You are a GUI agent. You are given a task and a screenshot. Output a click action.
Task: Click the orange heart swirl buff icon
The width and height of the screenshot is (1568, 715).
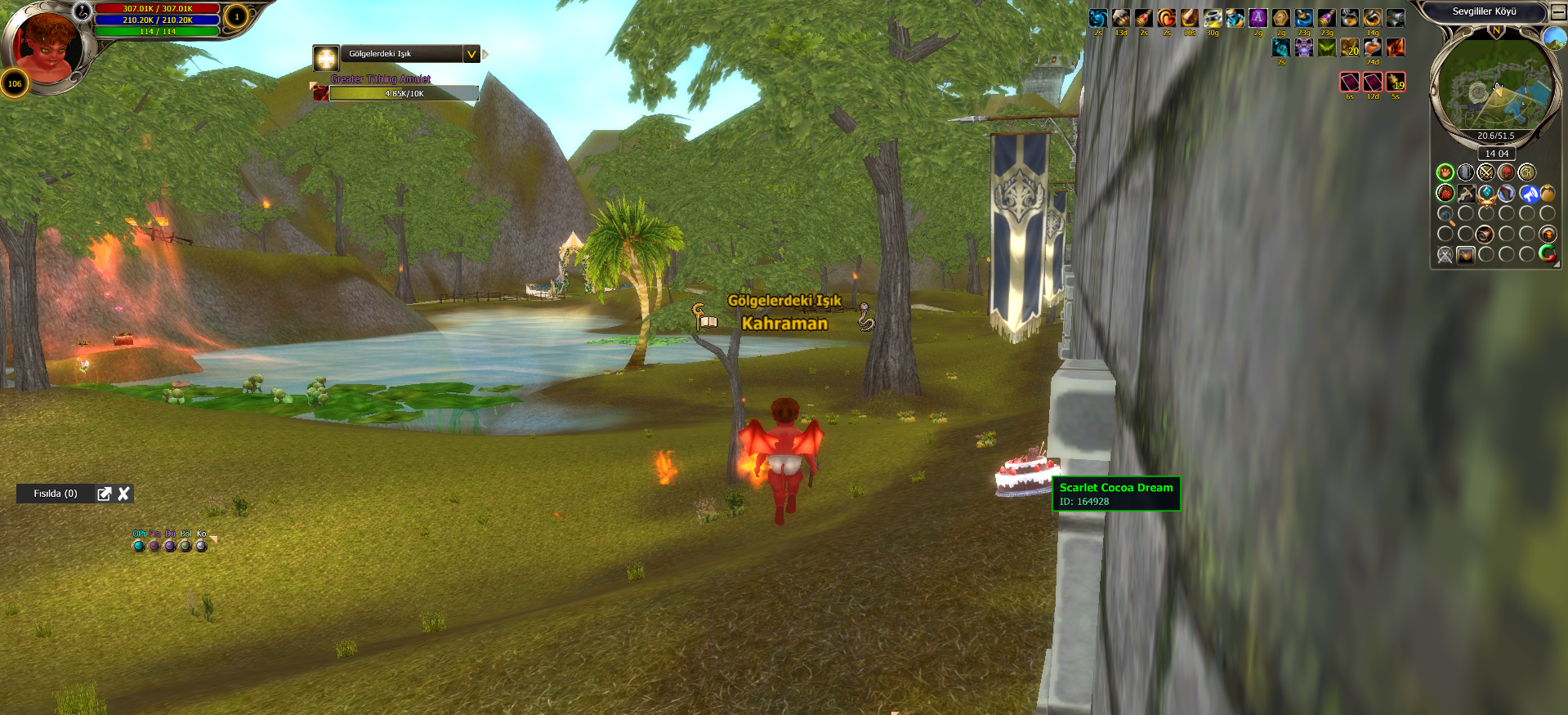[1167, 18]
